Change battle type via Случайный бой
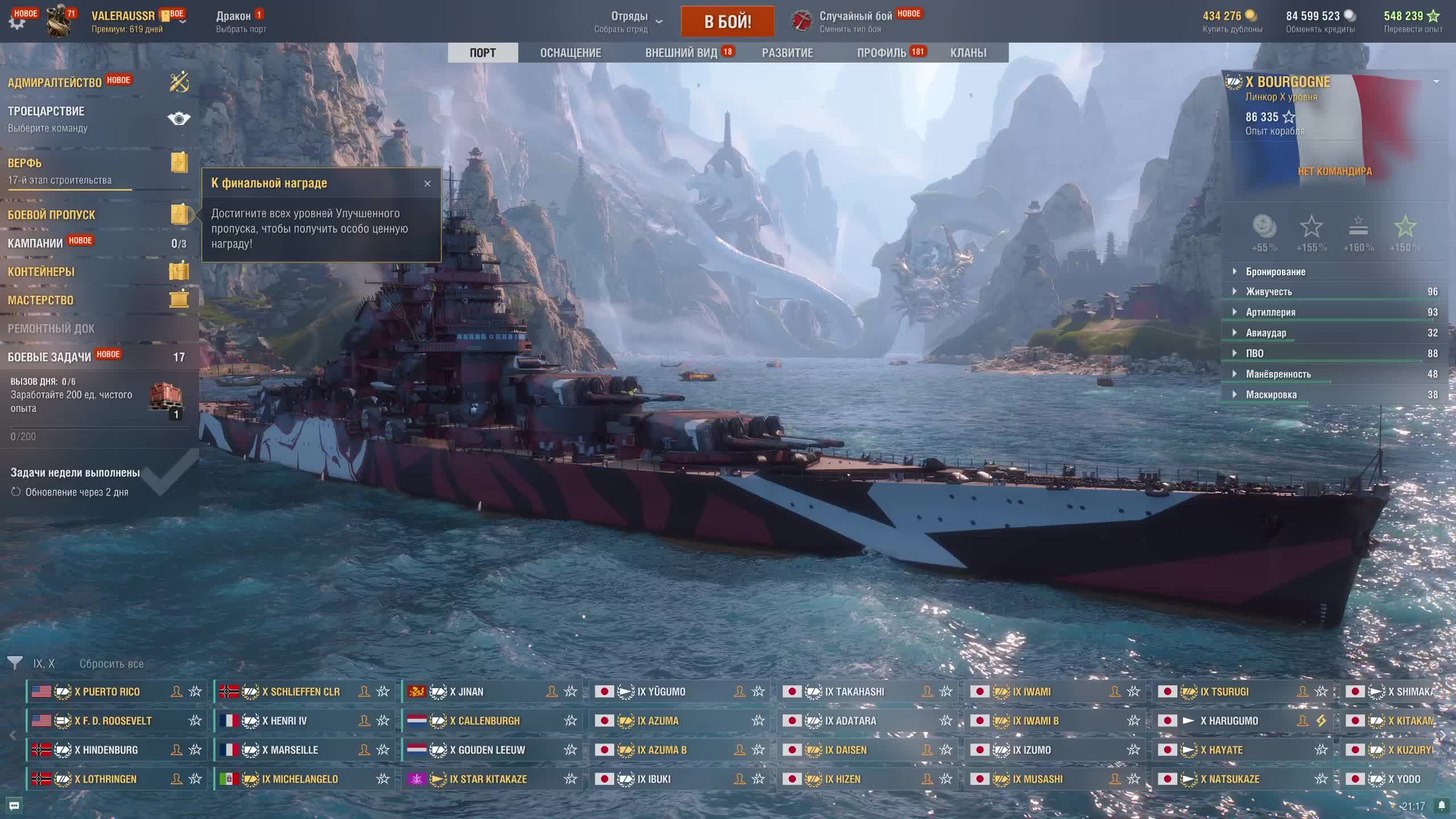Screen dimensions: 1456x819 855,21
